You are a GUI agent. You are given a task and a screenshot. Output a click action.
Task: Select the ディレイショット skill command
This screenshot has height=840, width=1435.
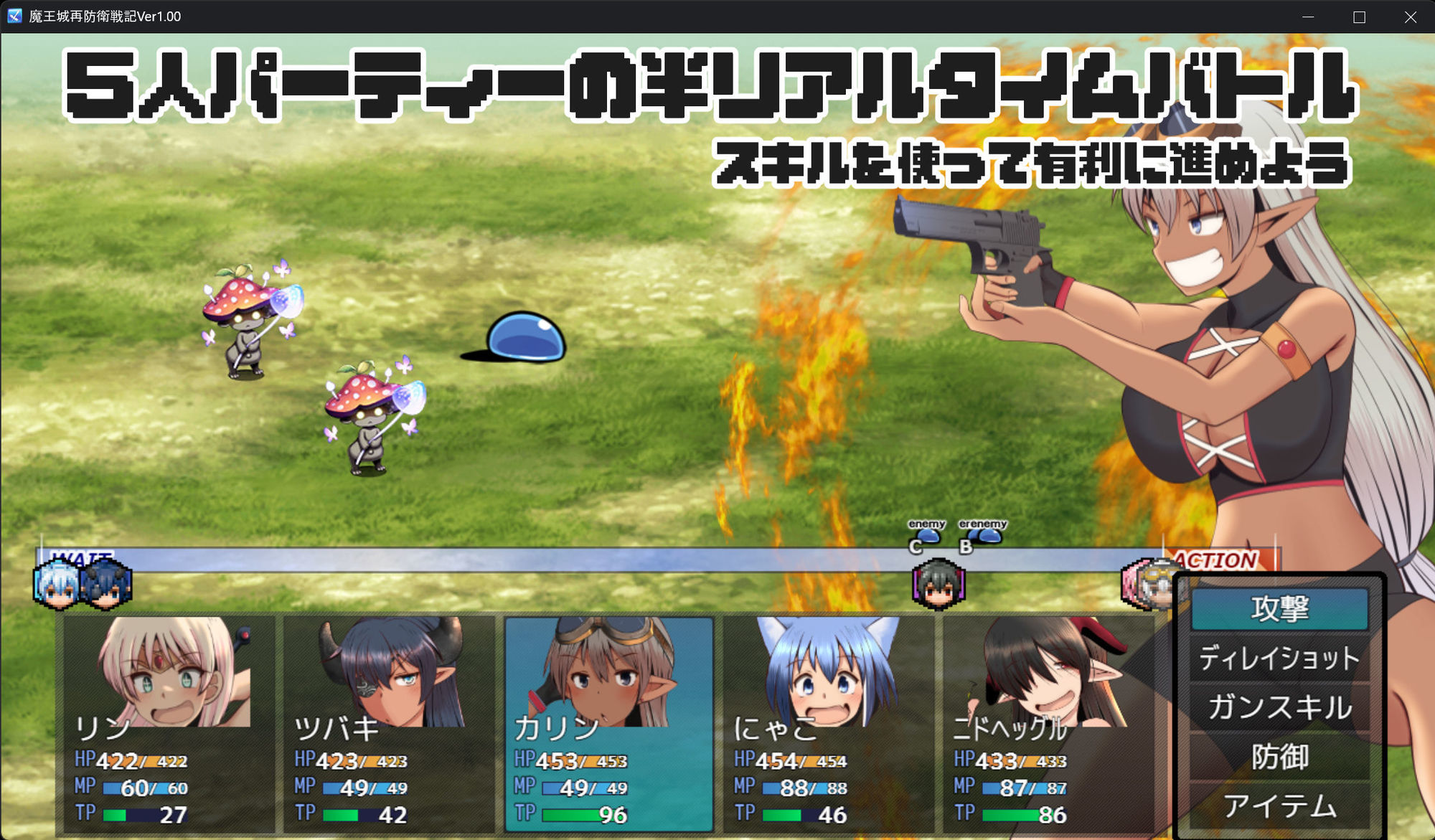1279,659
